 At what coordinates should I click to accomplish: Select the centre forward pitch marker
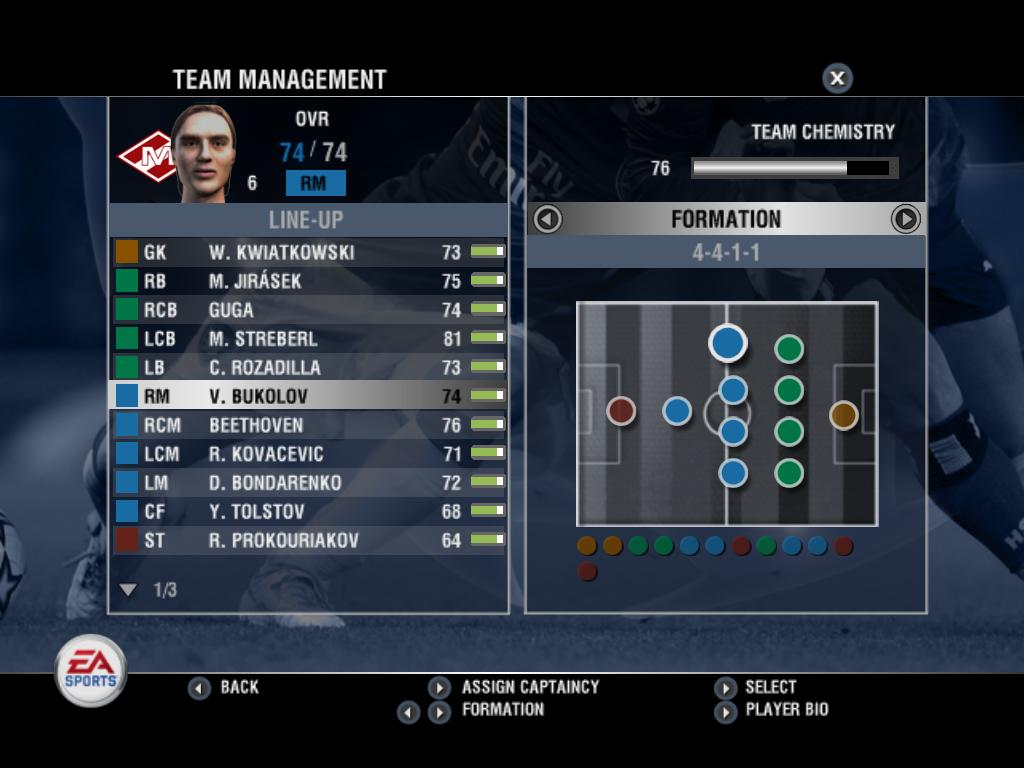click(x=677, y=410)
